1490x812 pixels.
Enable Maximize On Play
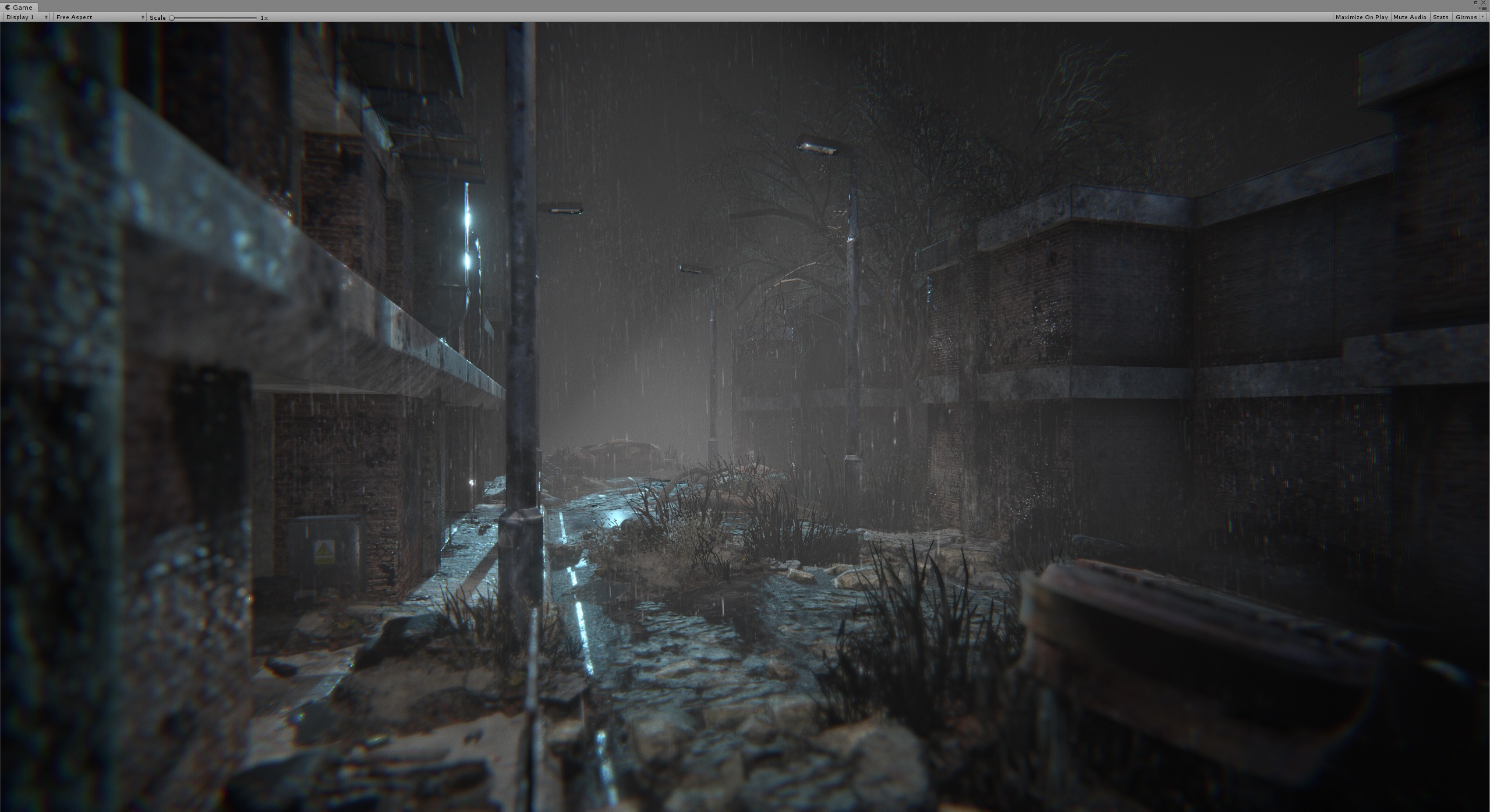pos(1362,17)
